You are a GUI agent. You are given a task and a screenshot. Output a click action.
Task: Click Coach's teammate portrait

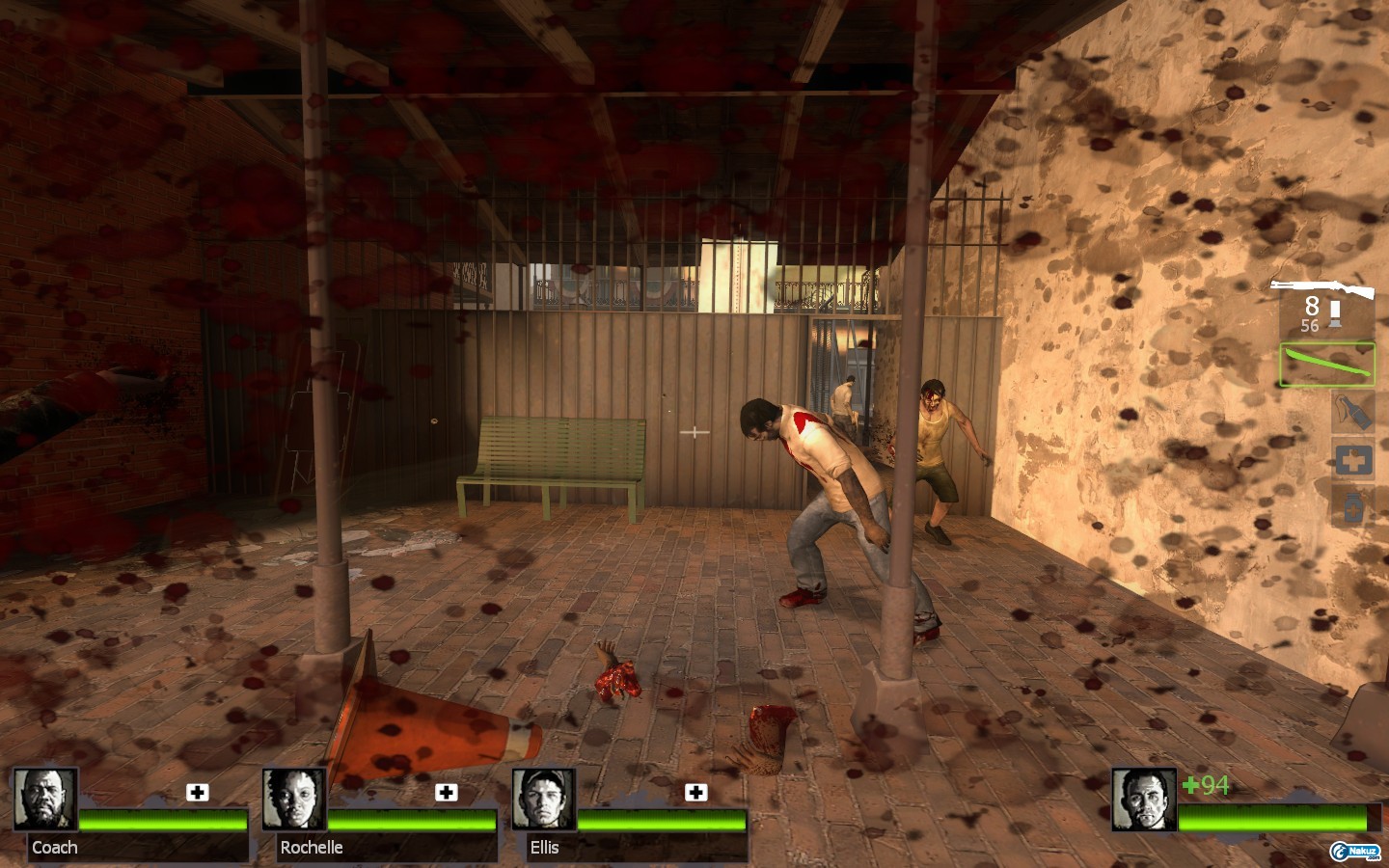coord(45,799)
